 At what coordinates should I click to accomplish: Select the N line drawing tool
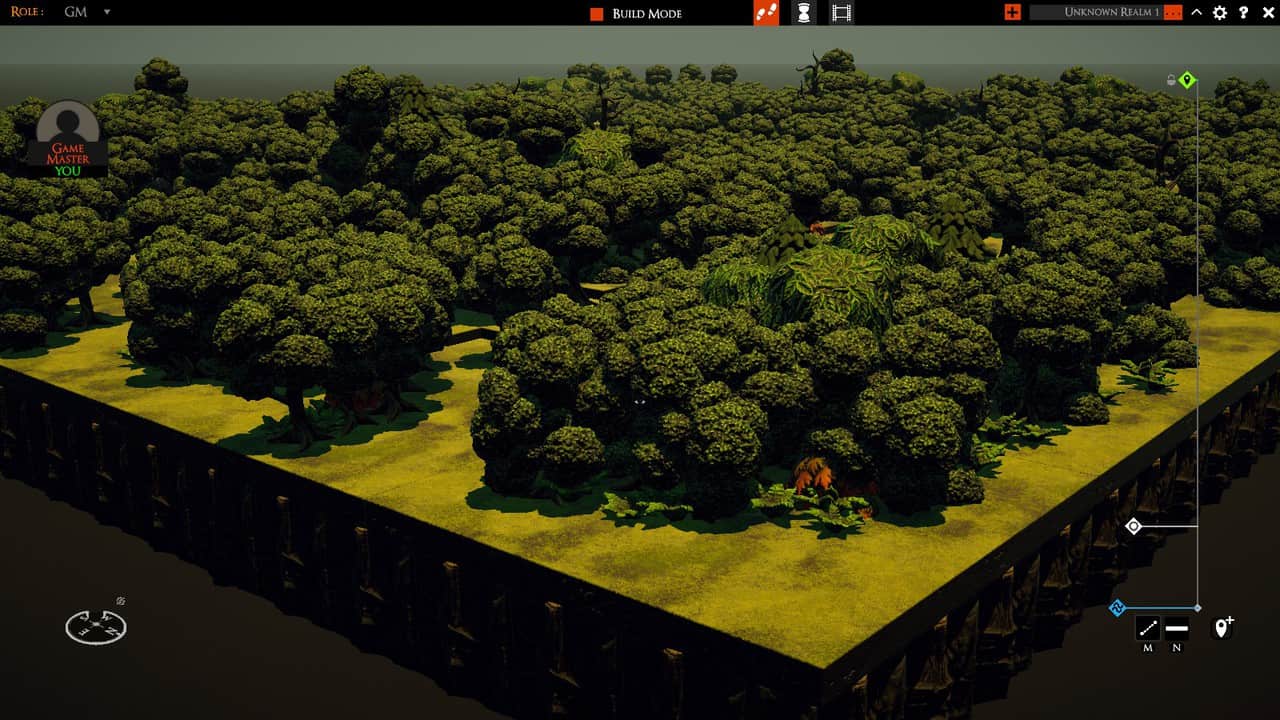1176,627
